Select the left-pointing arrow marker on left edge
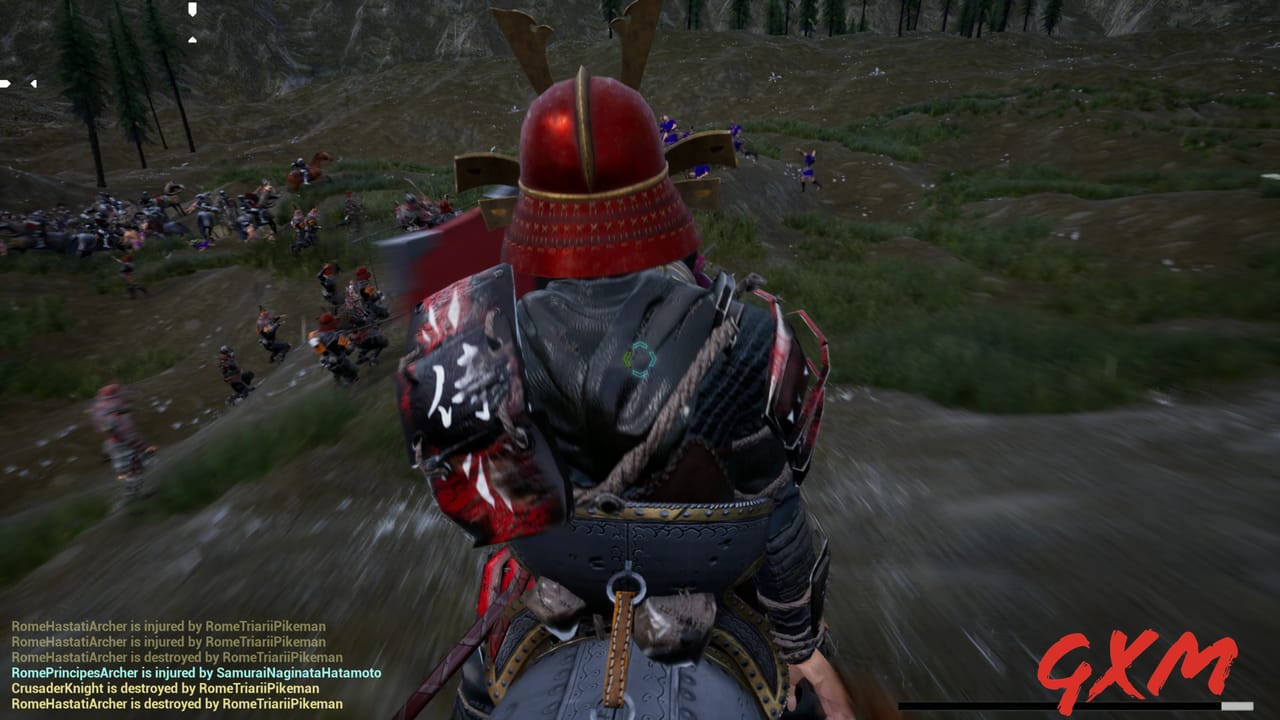 pos(33,84)
